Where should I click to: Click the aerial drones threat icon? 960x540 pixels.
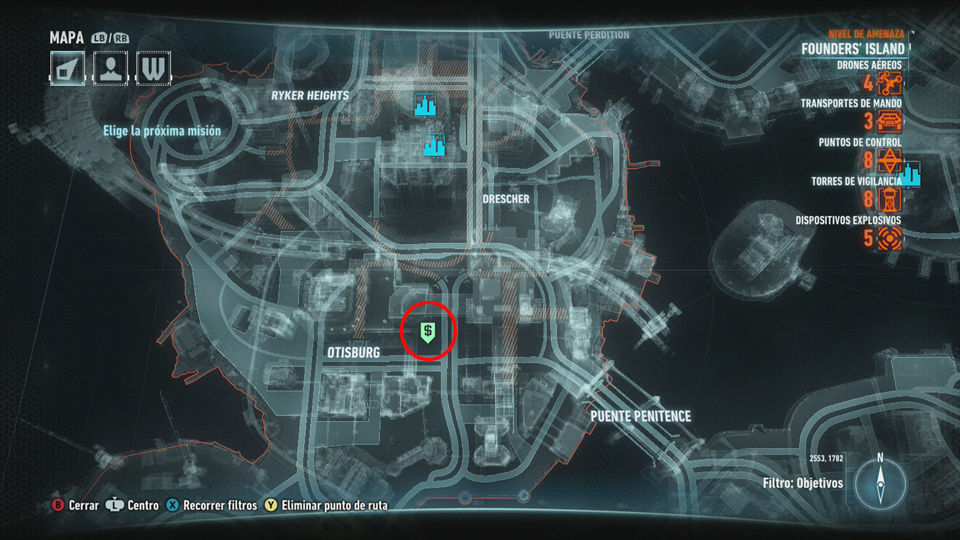pyautogui.click(x=889, y=83)
